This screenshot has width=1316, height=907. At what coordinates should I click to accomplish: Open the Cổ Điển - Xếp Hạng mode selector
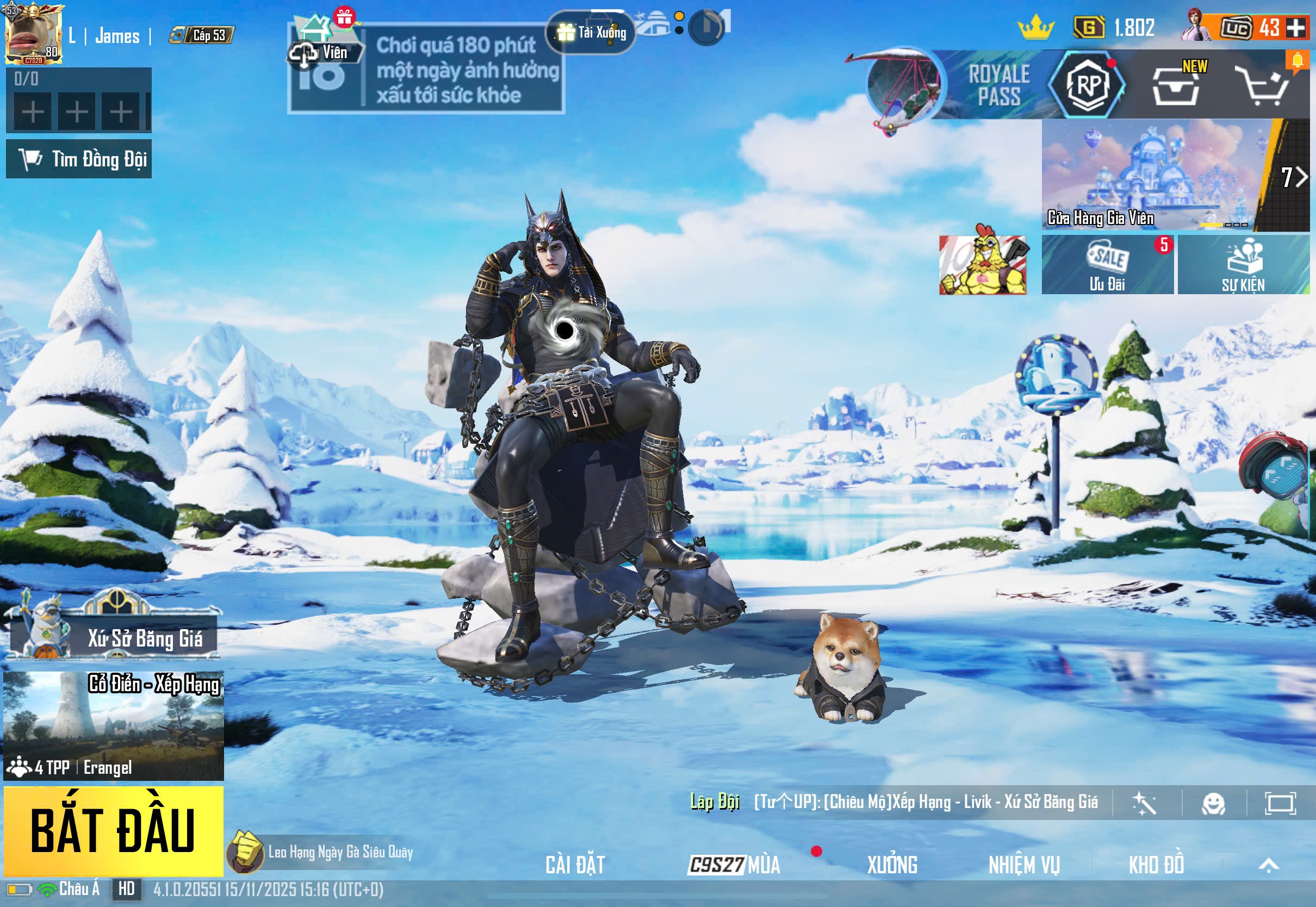pyautogui.click(x=113, y=725)
